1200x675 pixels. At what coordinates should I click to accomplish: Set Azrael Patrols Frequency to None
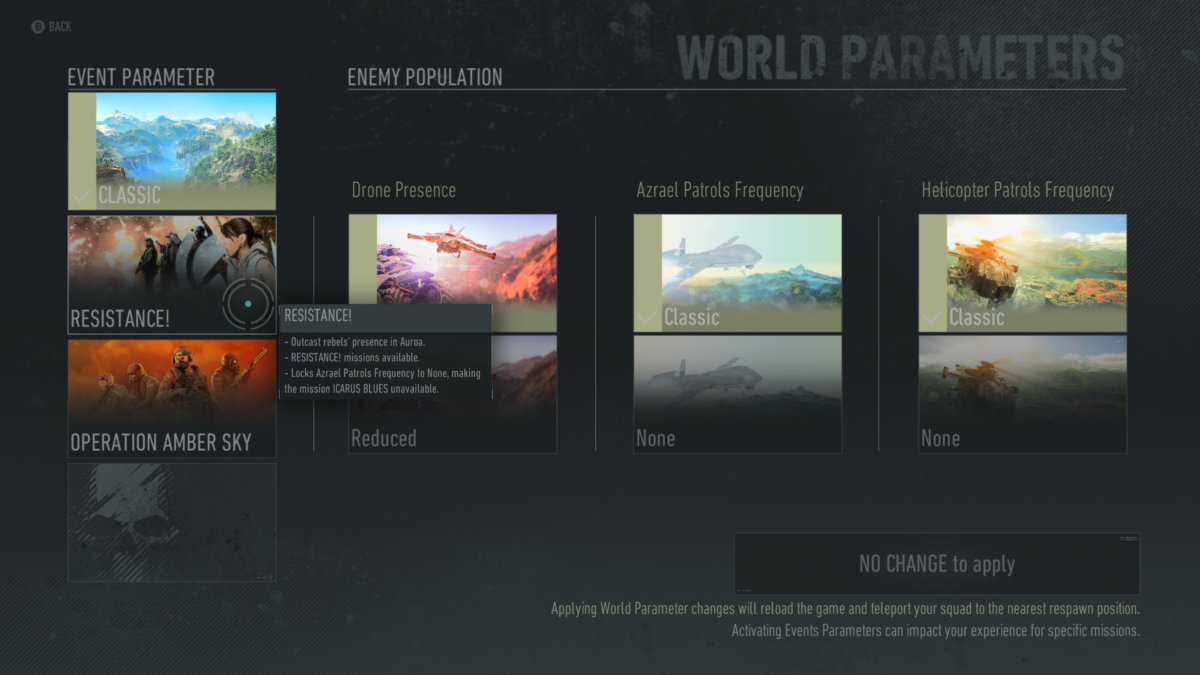[x=738, y=394]
